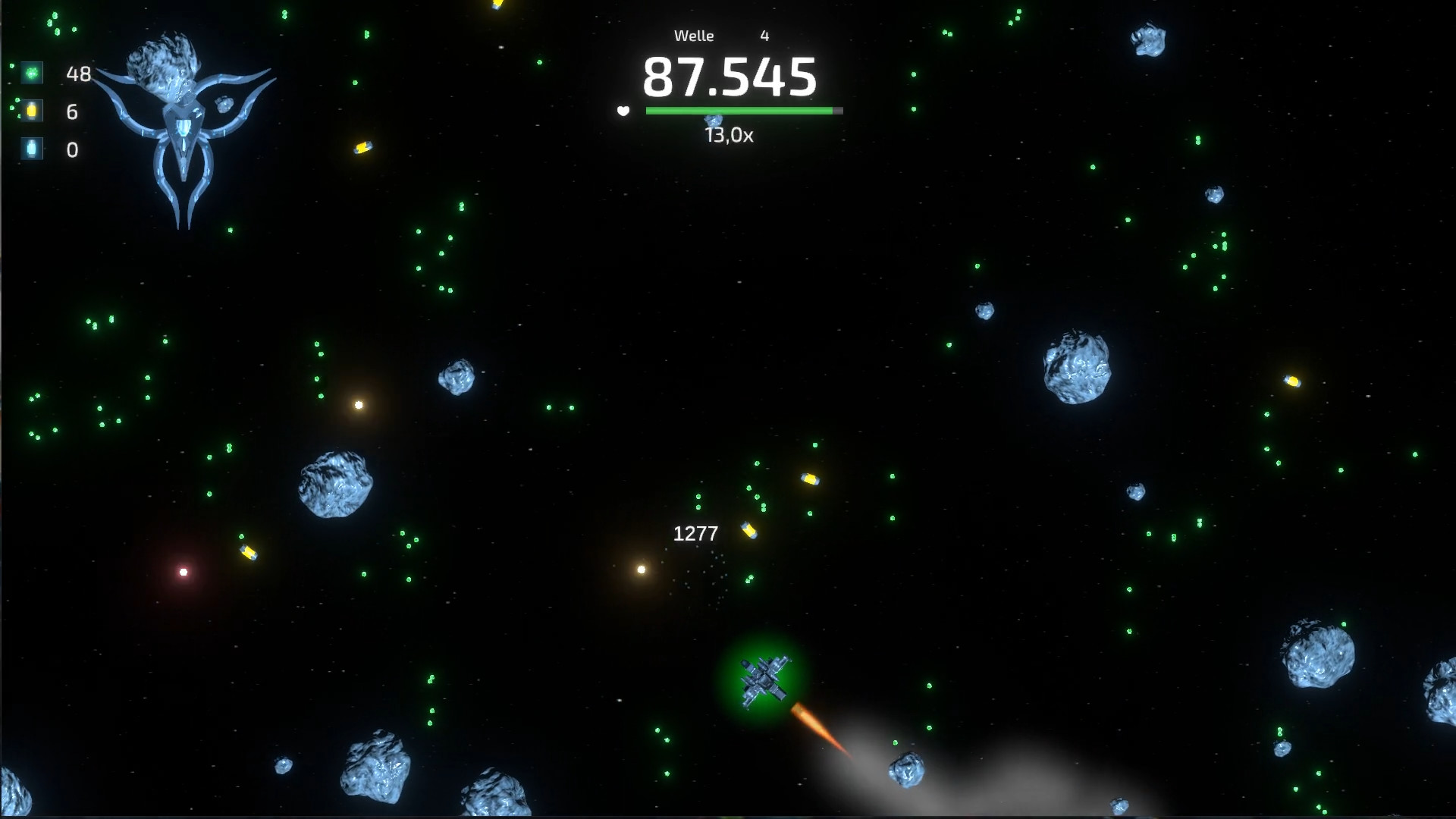Expand the 13,0x multiplier label
Viewport: 1456px width, 819px height.
click(x=730, y=136)
